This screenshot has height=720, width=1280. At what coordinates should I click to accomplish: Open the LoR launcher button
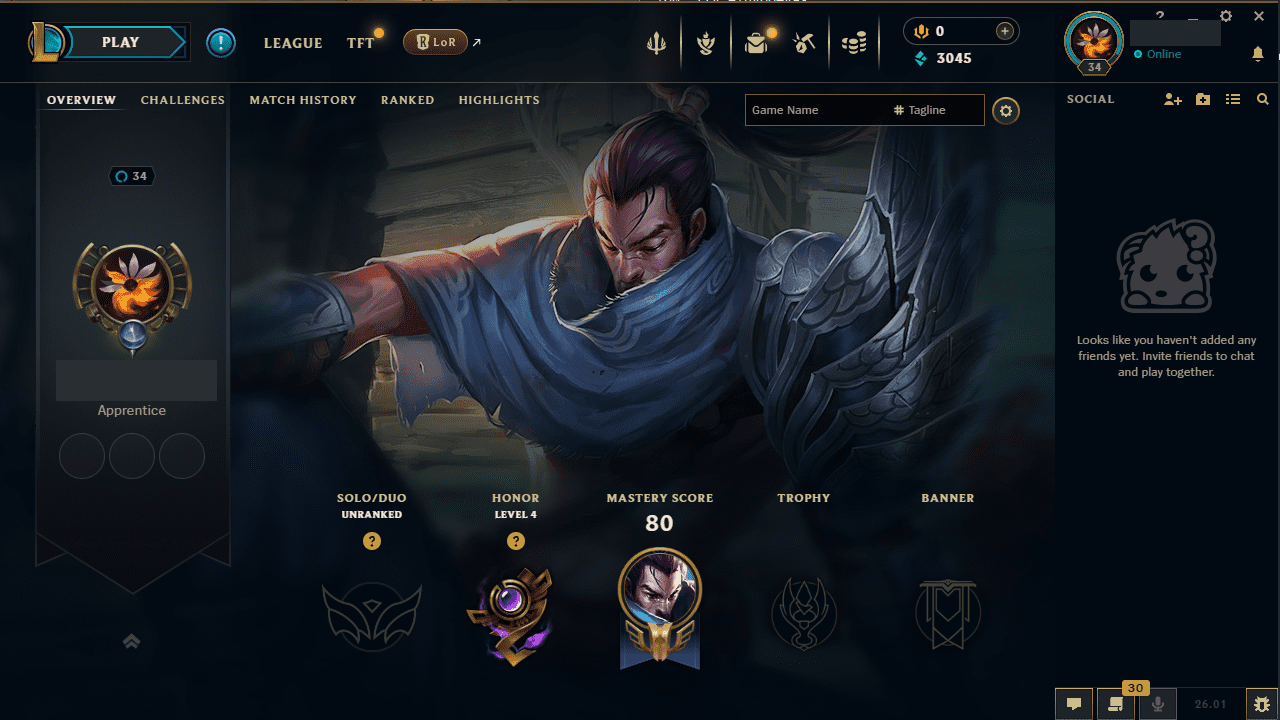(x=435, y=42)
